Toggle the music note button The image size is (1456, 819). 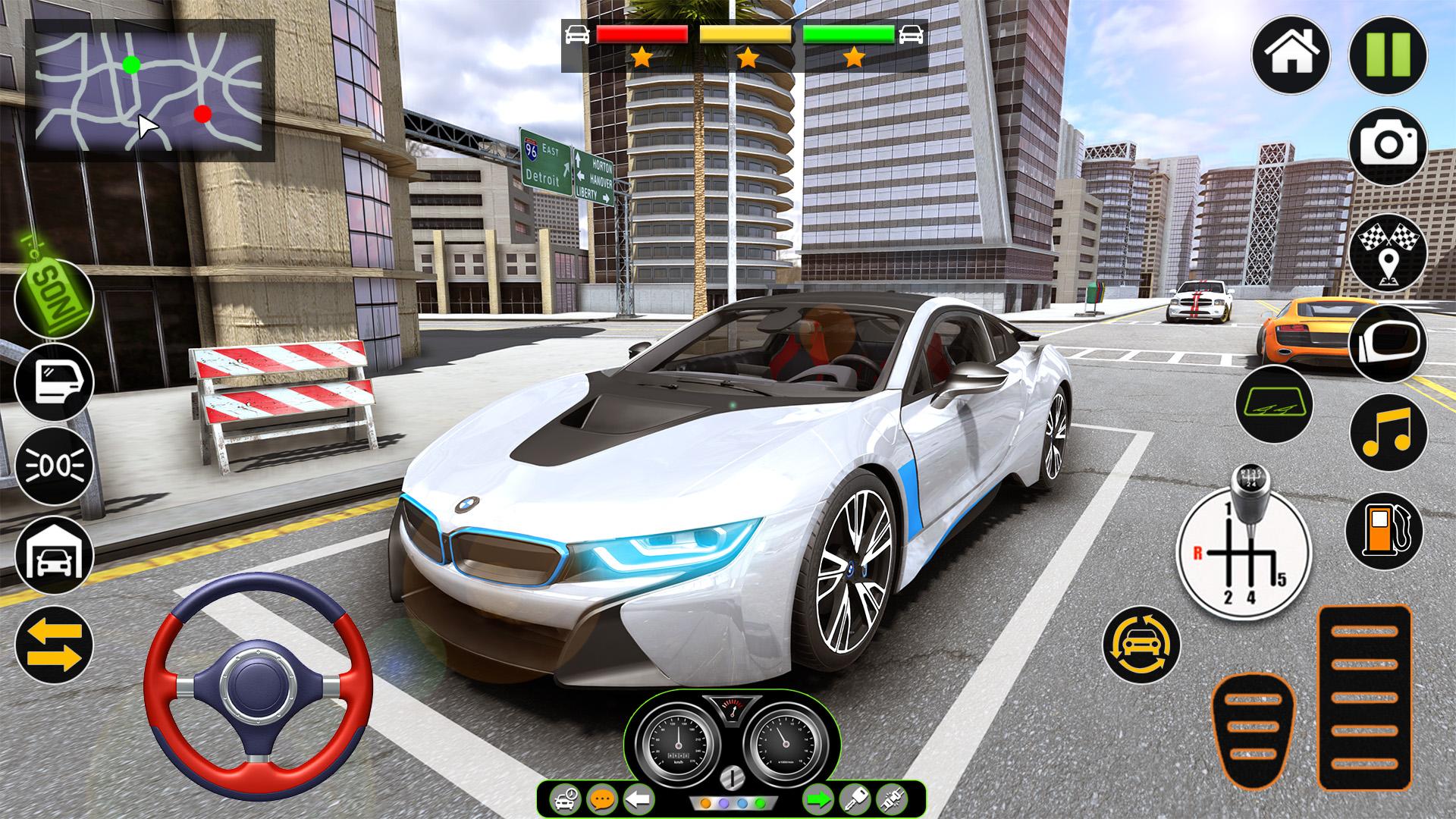point(1388,433)
